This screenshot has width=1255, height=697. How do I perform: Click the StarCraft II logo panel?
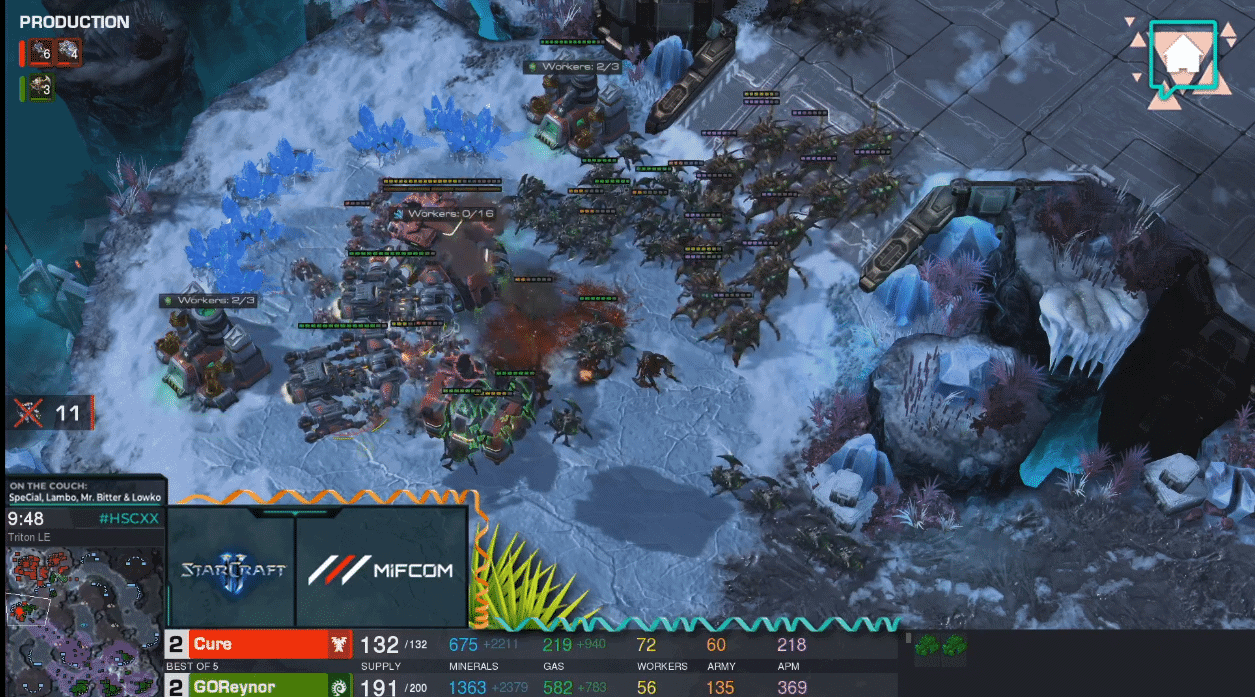tap(232, 569)
